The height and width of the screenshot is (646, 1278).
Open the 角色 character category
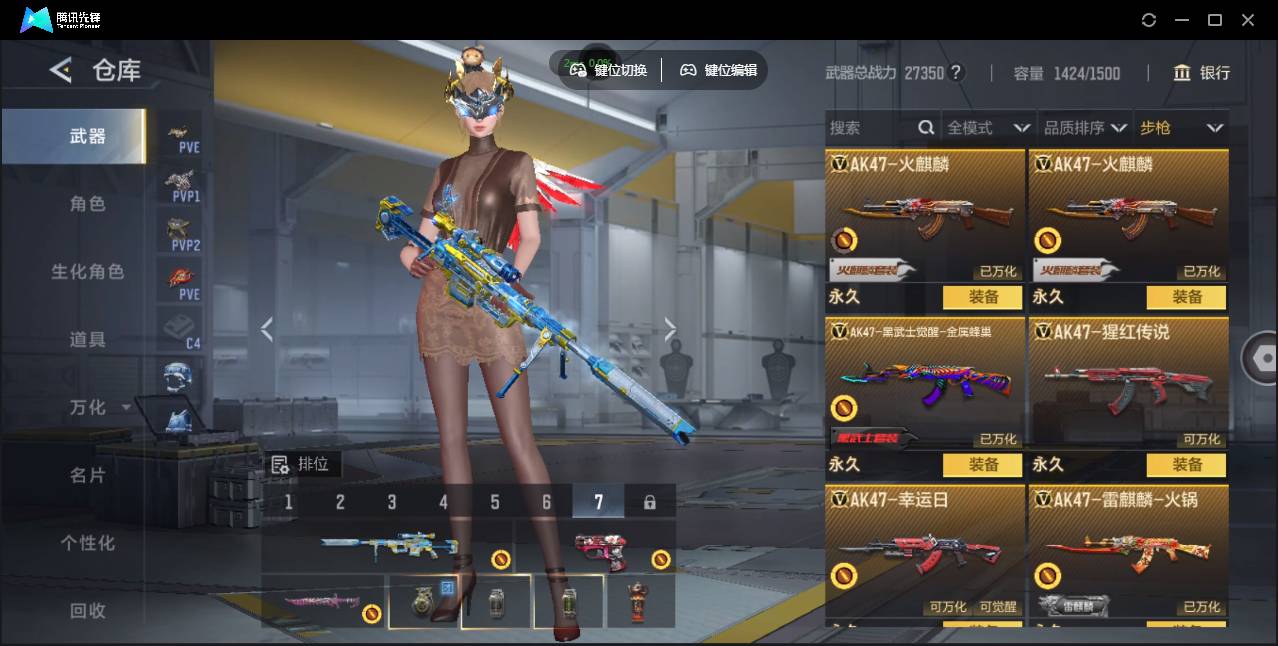click(87, 204)
